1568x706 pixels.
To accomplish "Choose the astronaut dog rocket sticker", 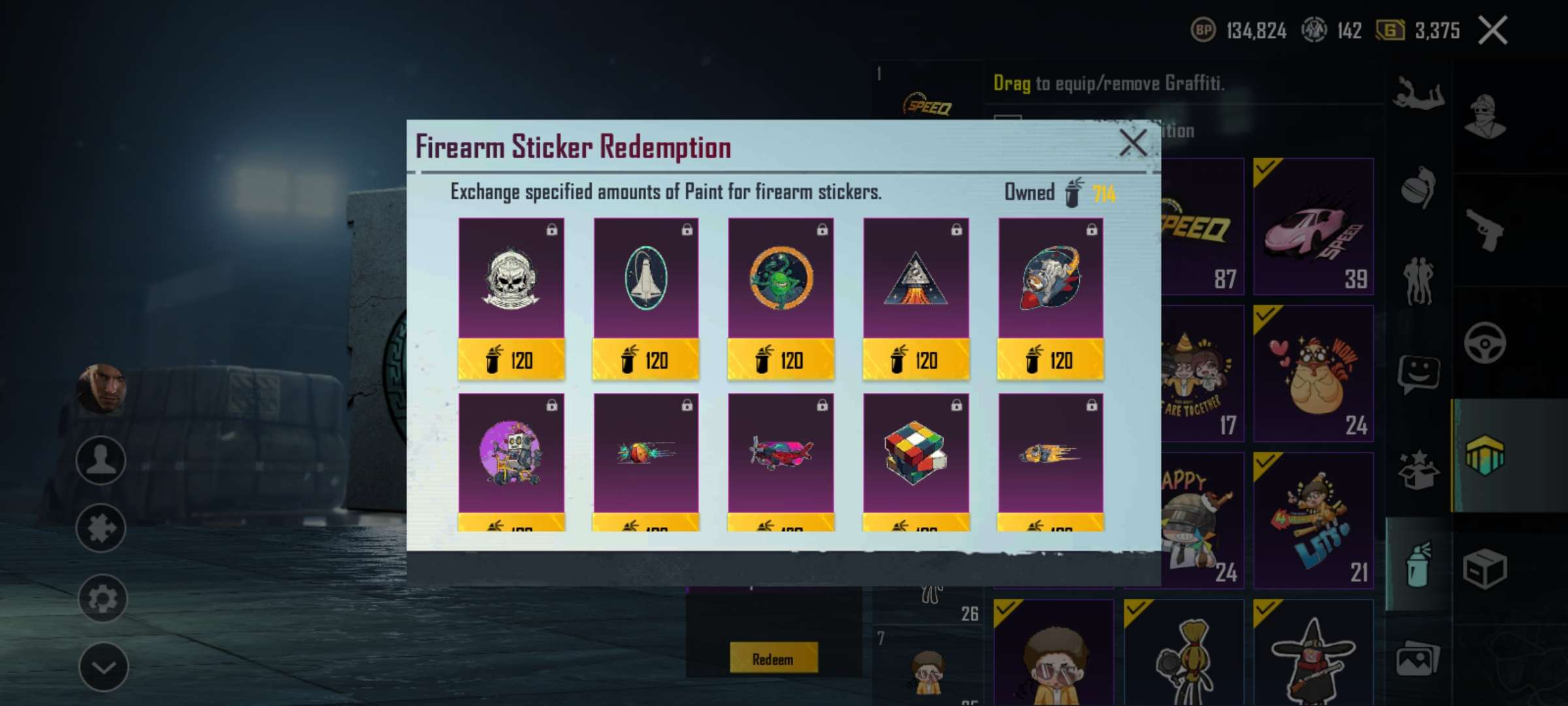I will [x=1051, y=279].
